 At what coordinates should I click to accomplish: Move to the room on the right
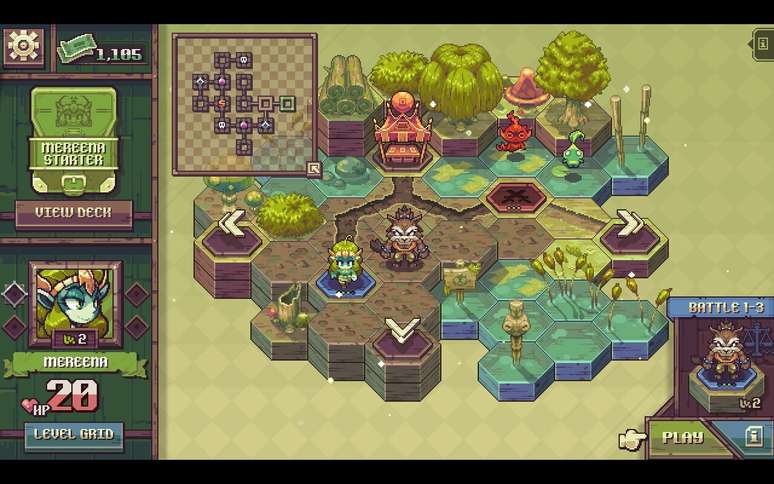point(630,223)
